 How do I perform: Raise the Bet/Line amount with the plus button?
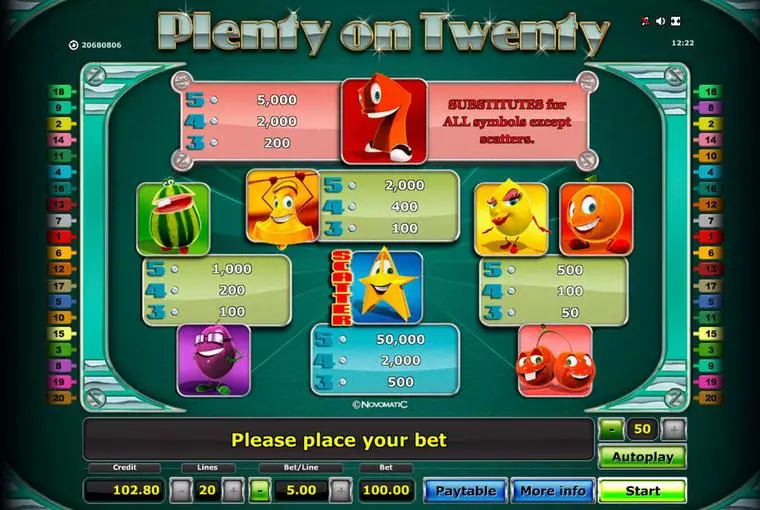341,490
